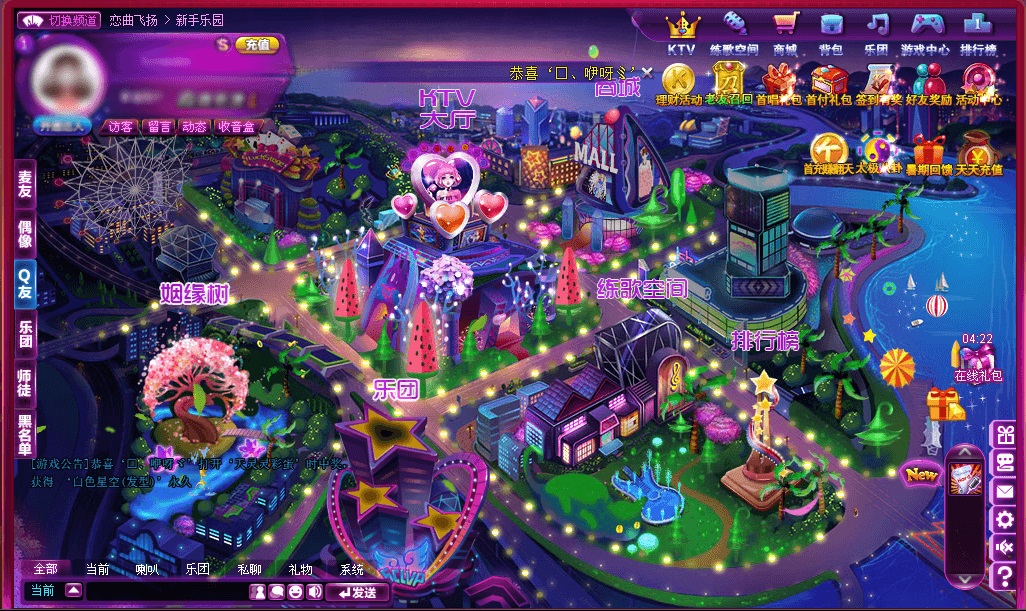Open the 首付礼包 treasure chest icon
This screenshot has width=1026, height=611.
point(830,82)
